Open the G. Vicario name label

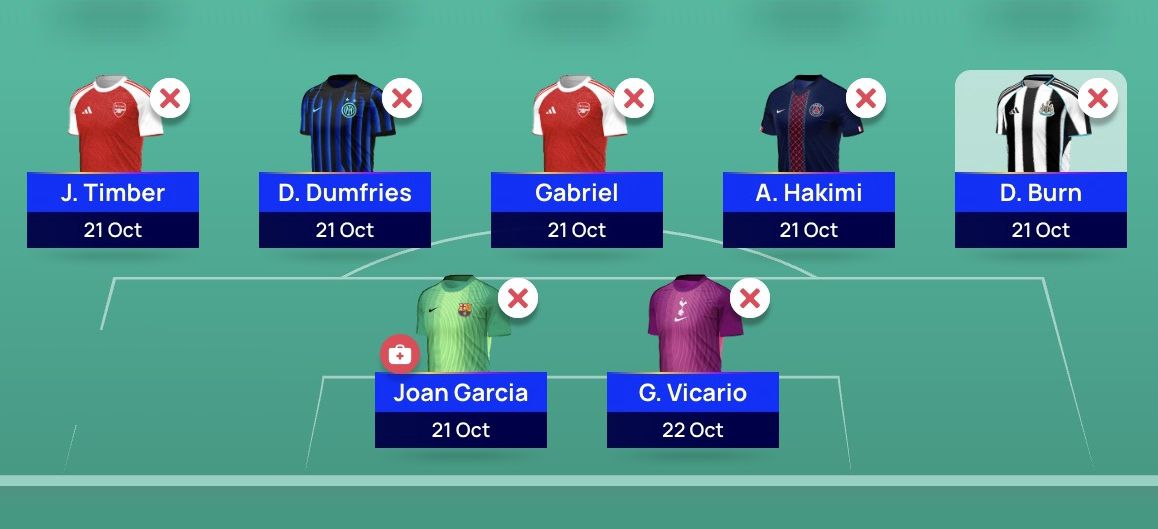(x=693, y=393)
